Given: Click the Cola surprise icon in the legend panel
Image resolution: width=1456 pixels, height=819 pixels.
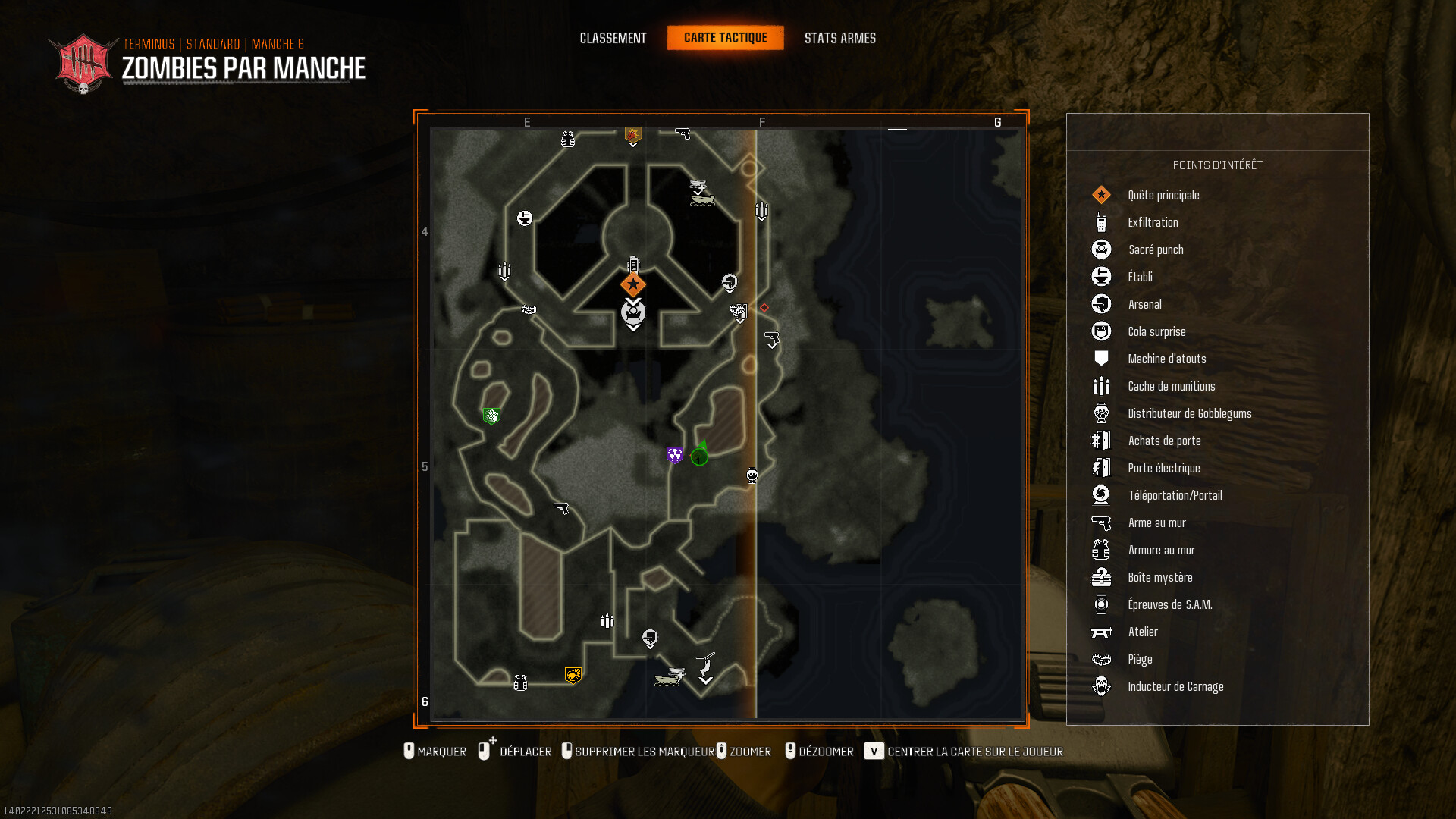Looking at the screenshot, I should tap(1102, 331).
